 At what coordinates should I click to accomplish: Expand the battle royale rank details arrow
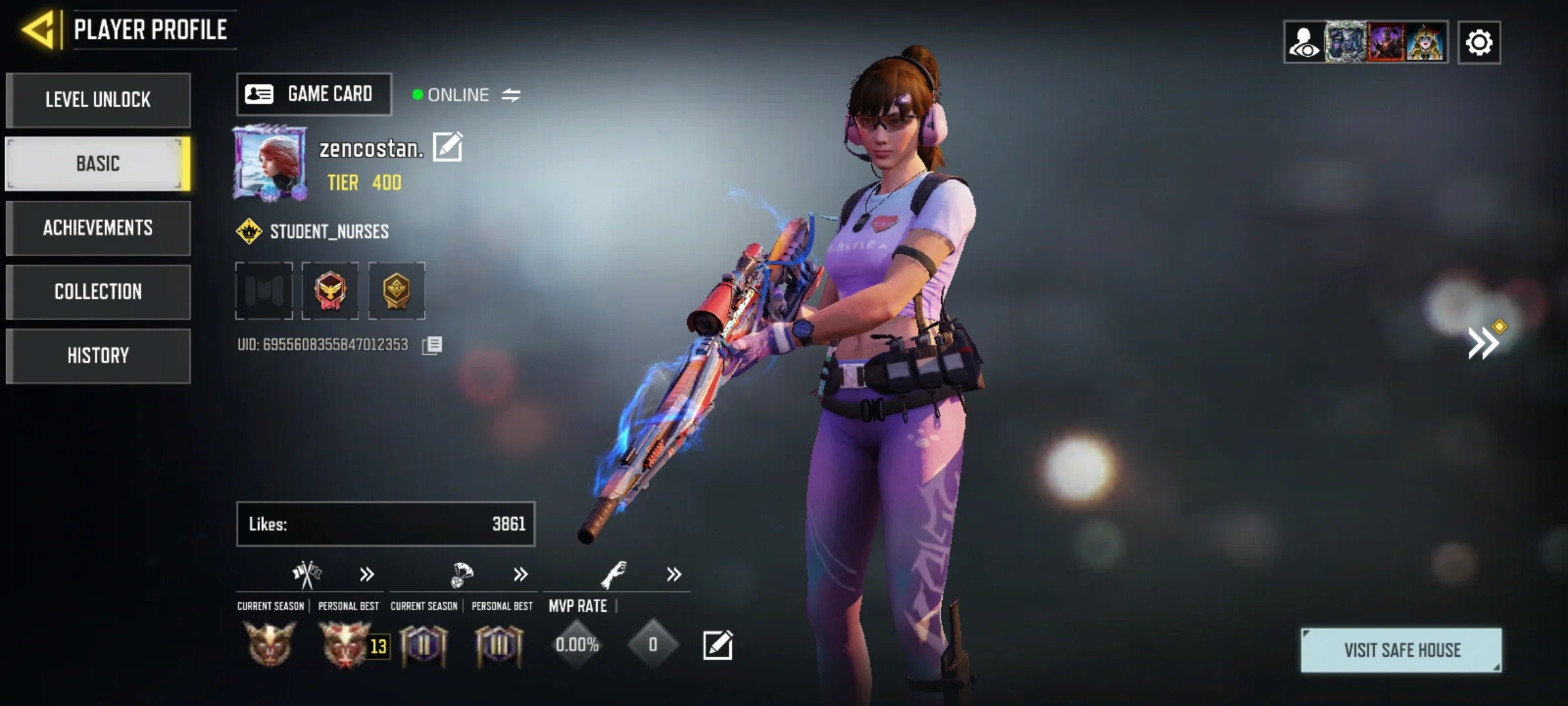coord(520,575)
